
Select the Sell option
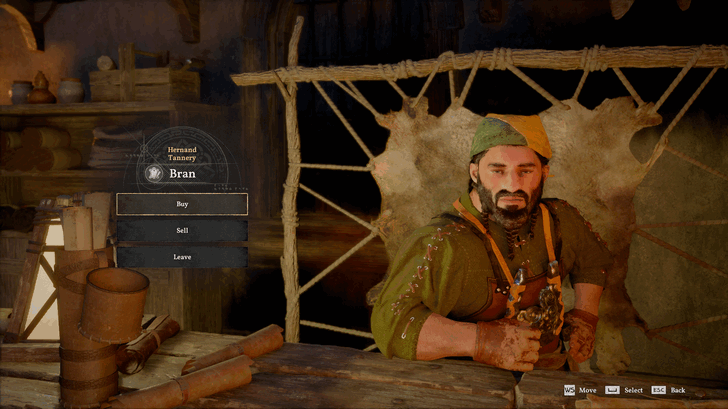pos(182,231)
